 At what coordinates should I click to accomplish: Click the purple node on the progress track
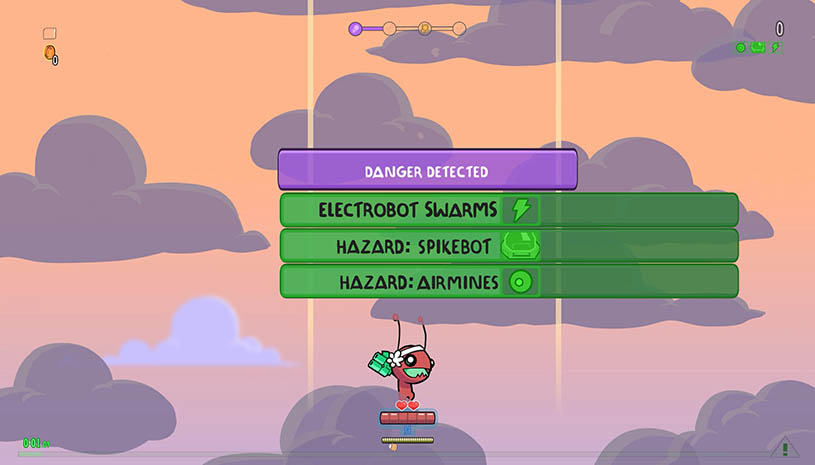[355, 29]
